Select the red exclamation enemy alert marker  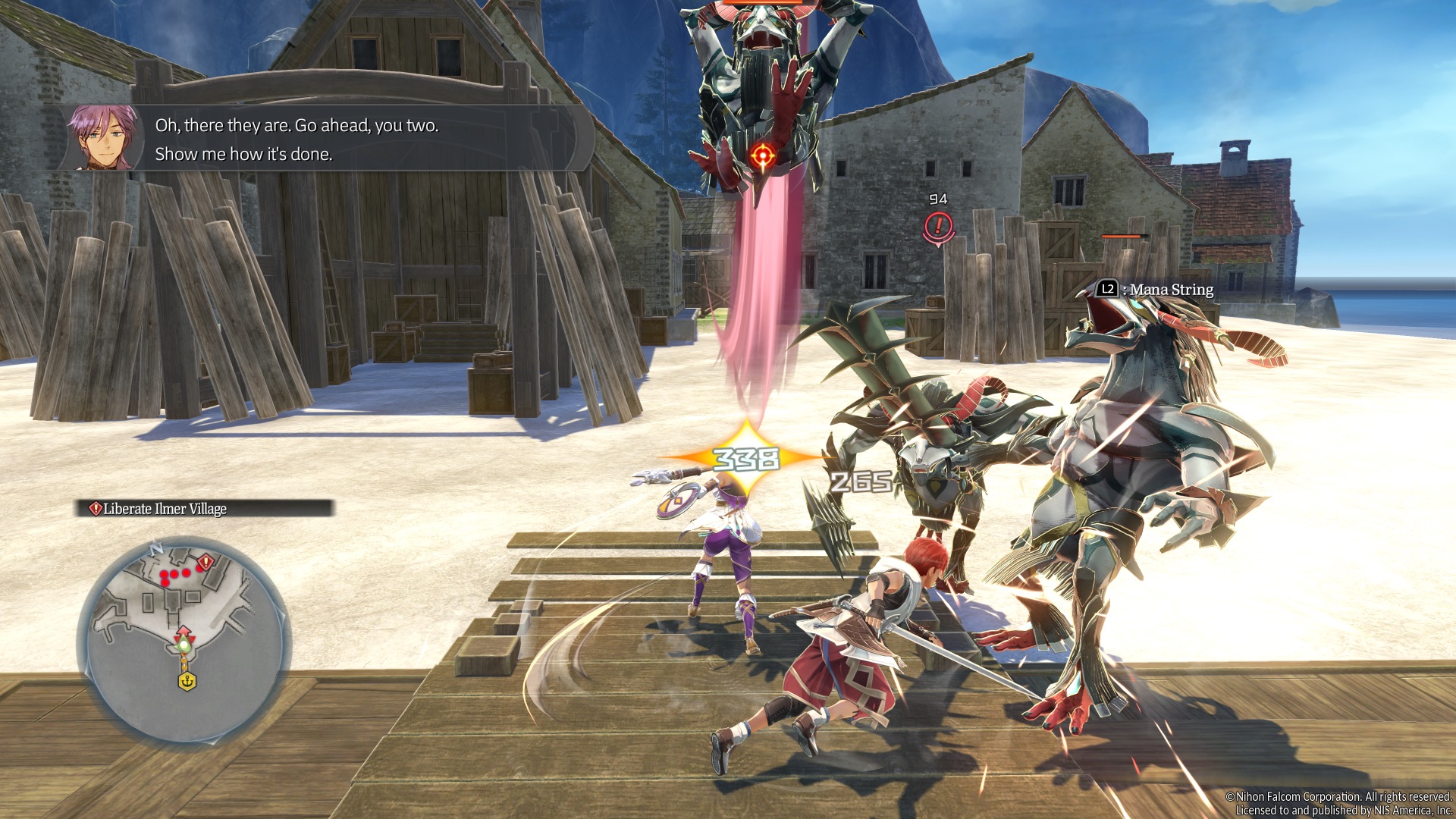938,226
